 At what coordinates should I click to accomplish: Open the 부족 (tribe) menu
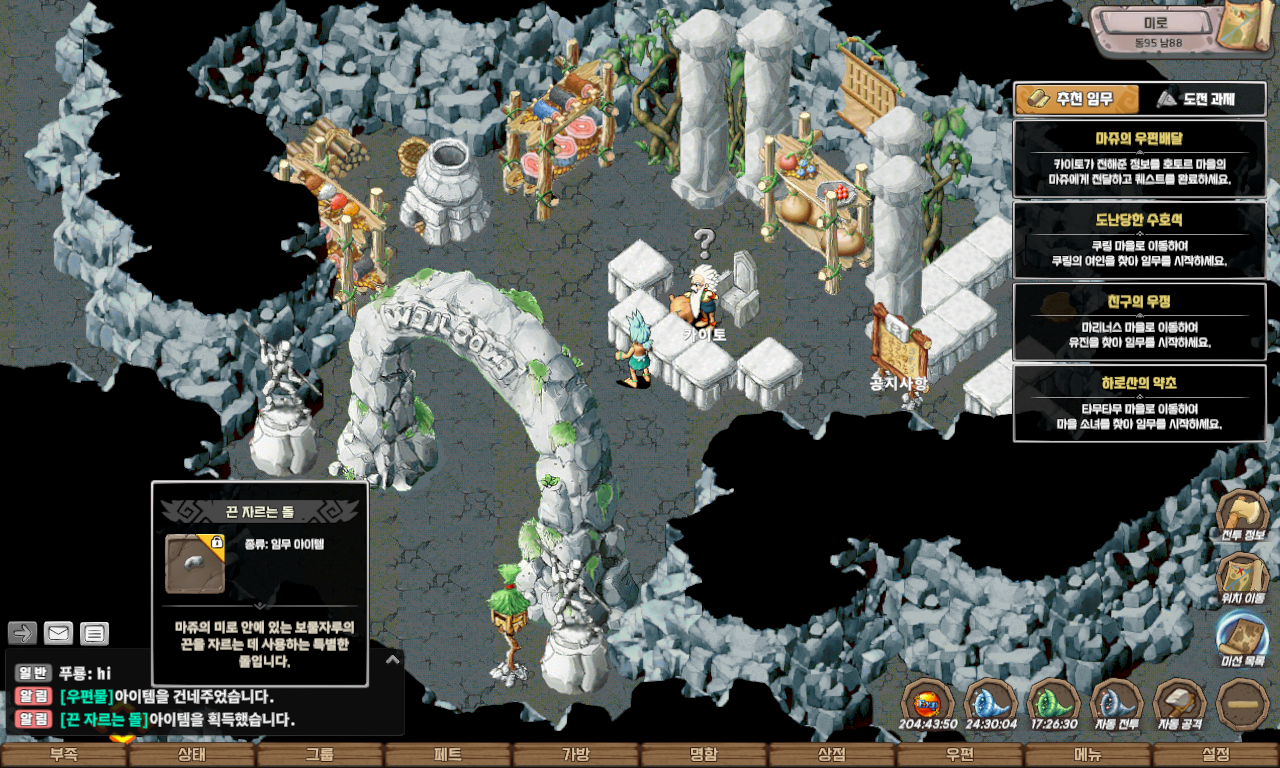pos(64,755)
